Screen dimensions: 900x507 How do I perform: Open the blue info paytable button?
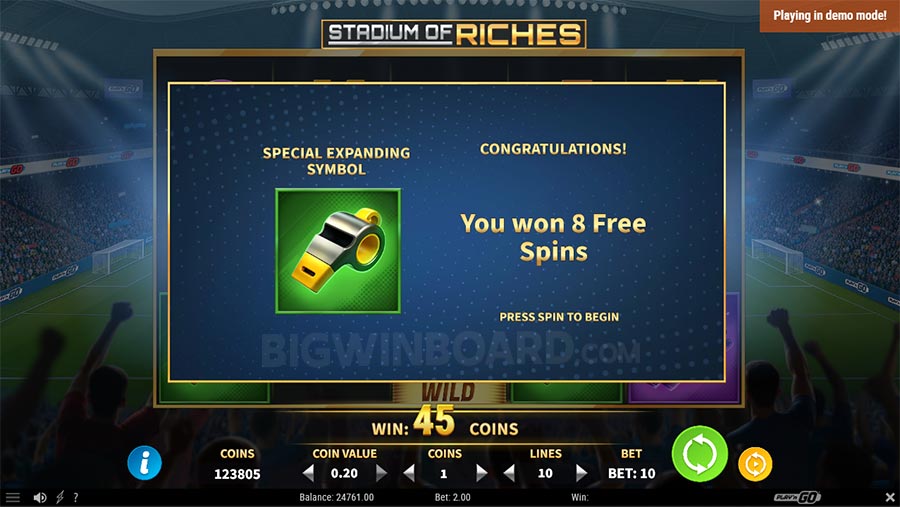pos(145,462)
